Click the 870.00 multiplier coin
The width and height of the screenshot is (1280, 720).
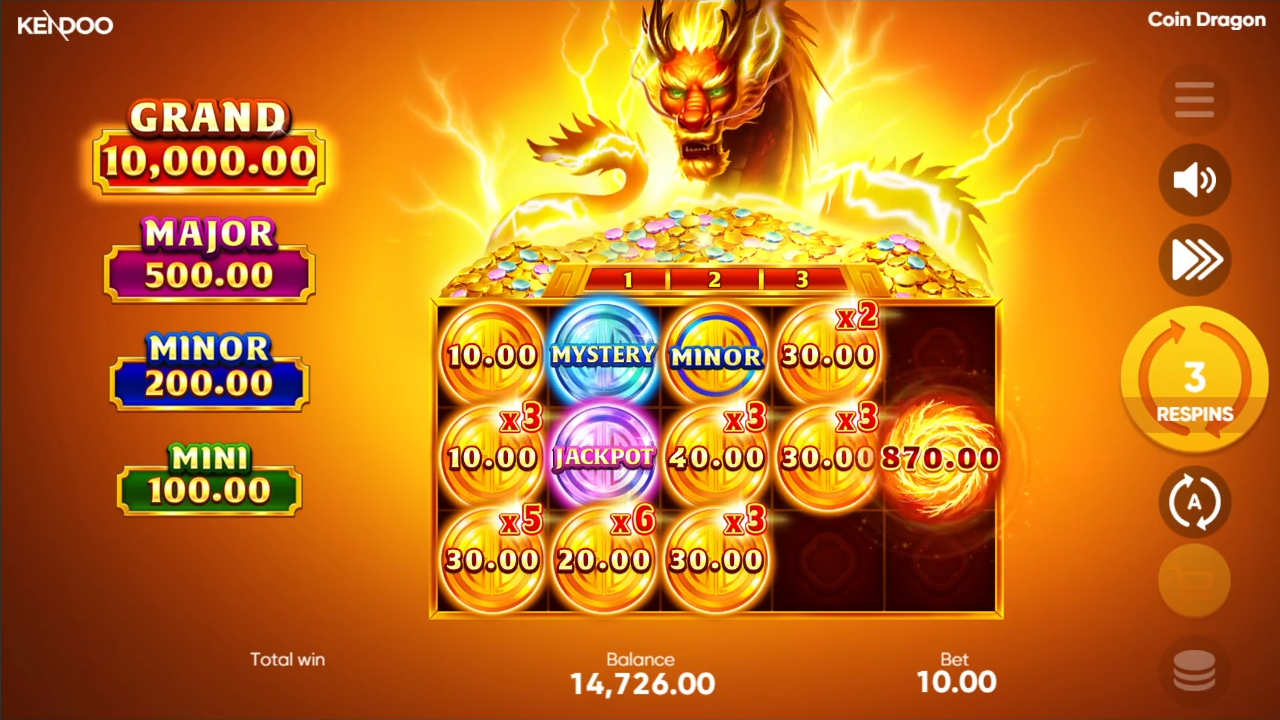pyautogui.click(x=938, y=458)
